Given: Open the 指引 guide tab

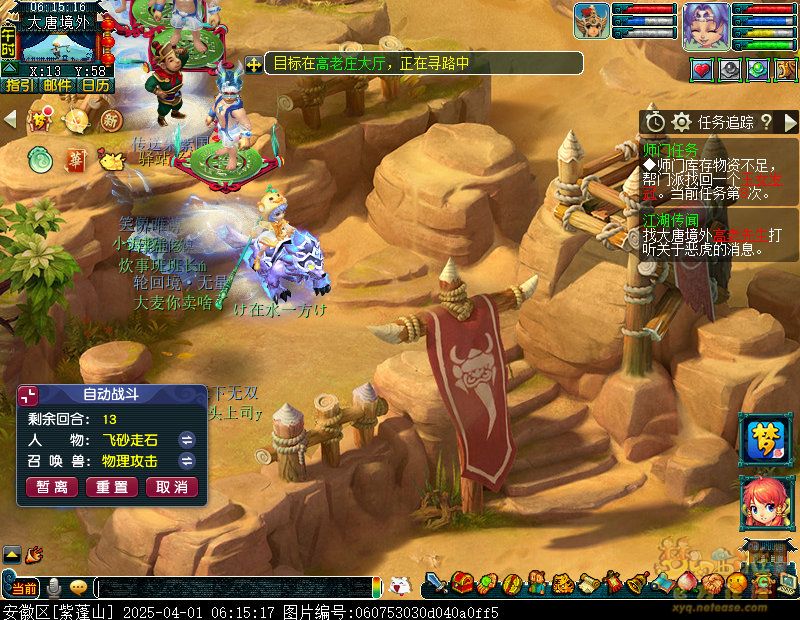Looking at the screenshot, I should pos(19,86).
